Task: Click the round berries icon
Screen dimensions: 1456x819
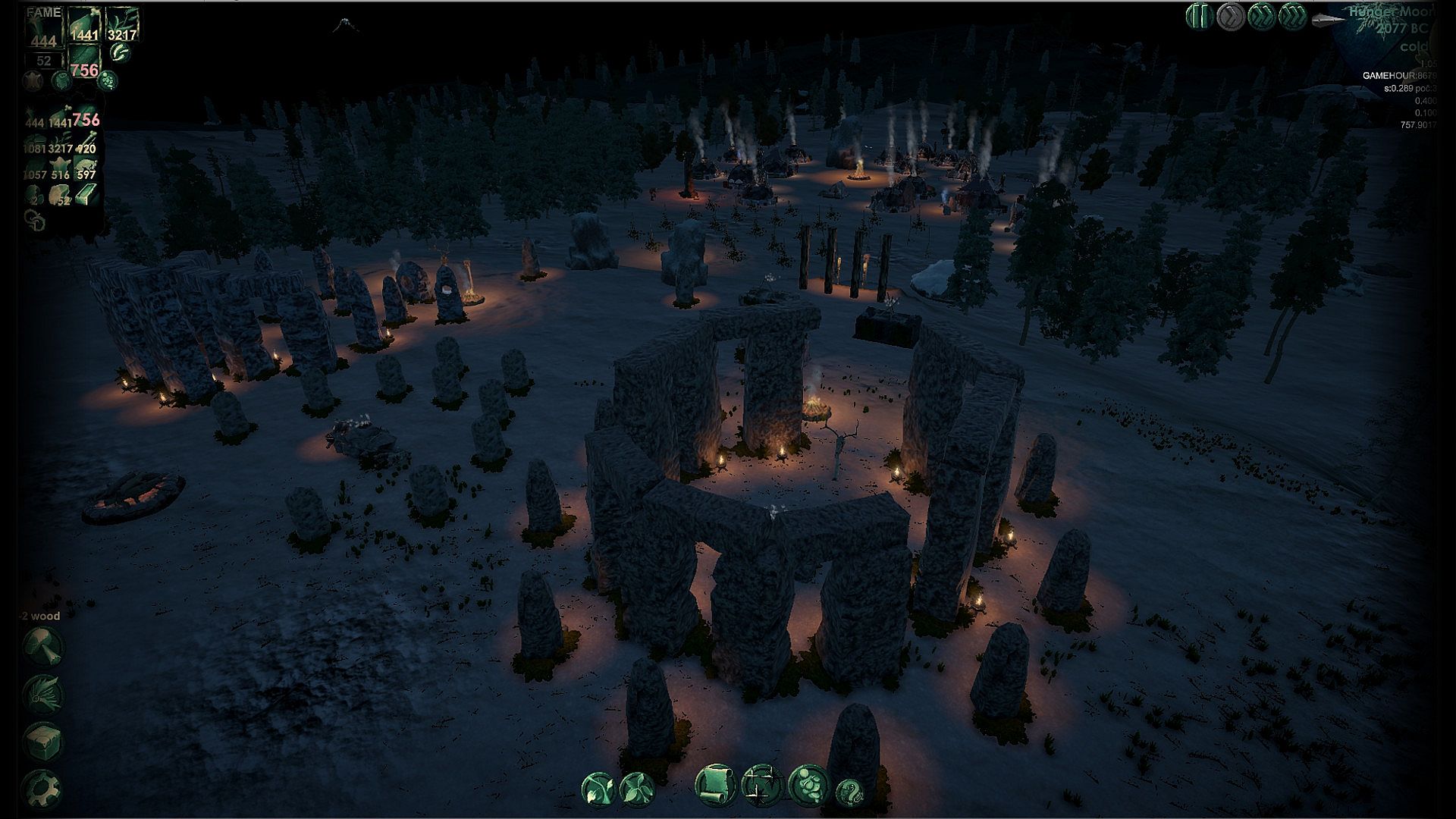Action: [x=108, y=79]
